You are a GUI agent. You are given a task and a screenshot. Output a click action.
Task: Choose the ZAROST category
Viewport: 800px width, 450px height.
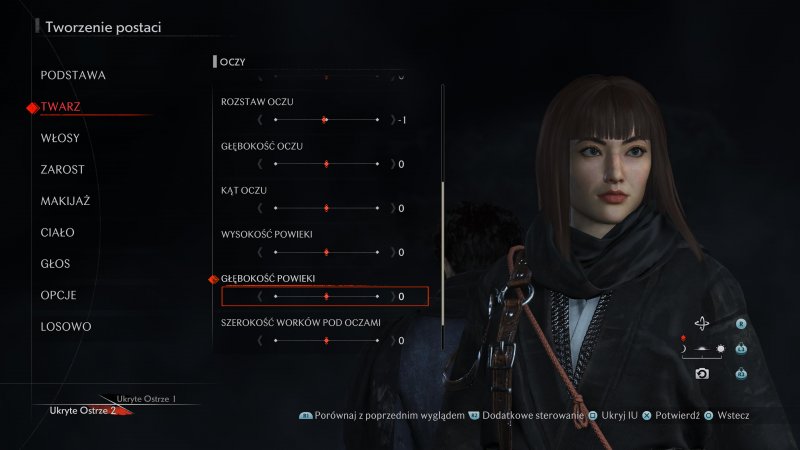pyautogui.click(x=62, y=170)
